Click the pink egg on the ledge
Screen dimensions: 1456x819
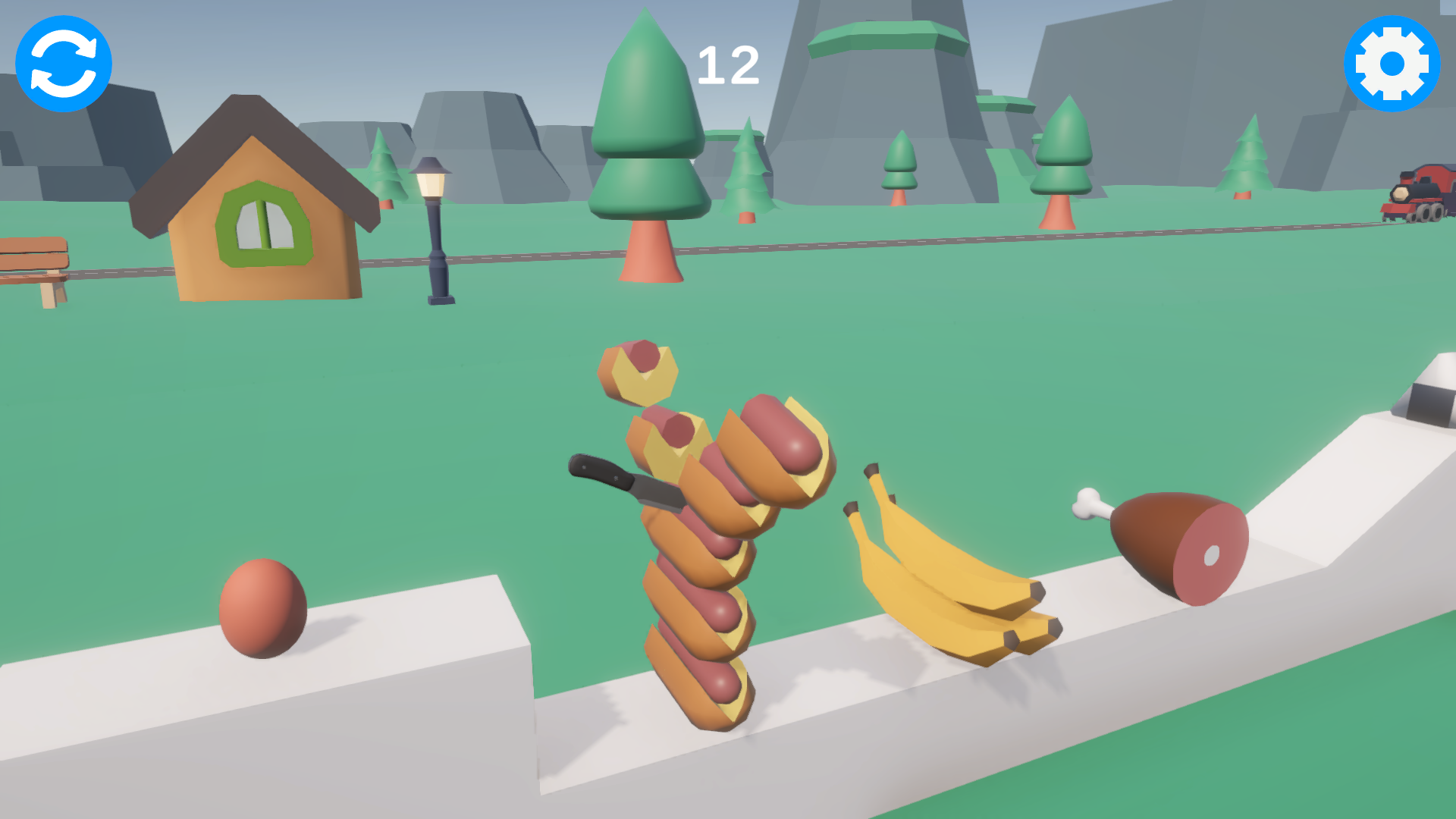262,607
